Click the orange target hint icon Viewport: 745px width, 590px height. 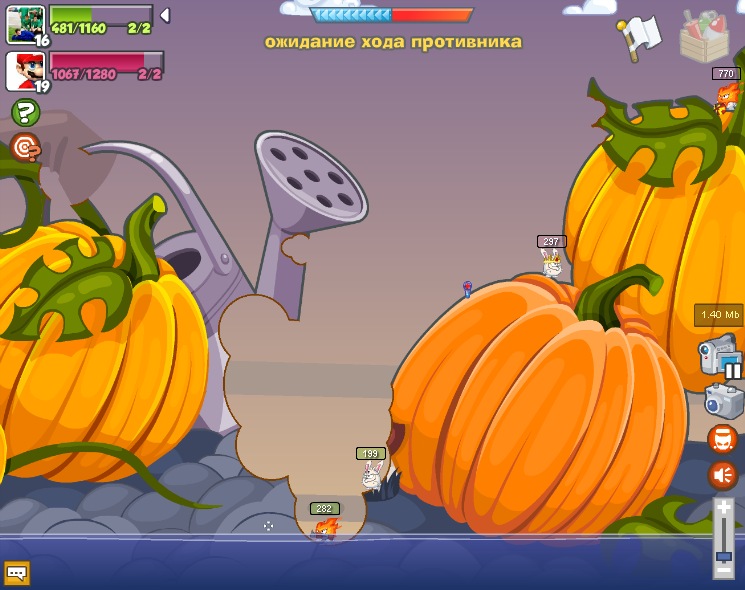[25, 148]
